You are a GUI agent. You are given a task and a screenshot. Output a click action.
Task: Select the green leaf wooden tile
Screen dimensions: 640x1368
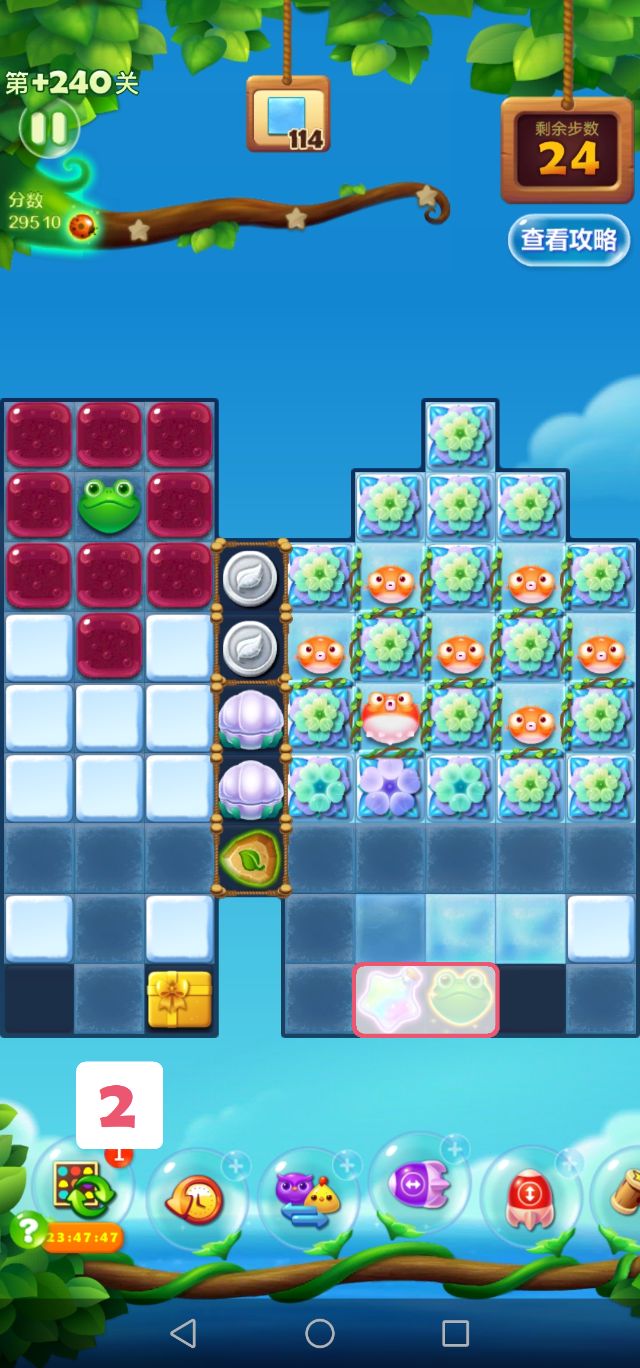(x=249, y=857)
